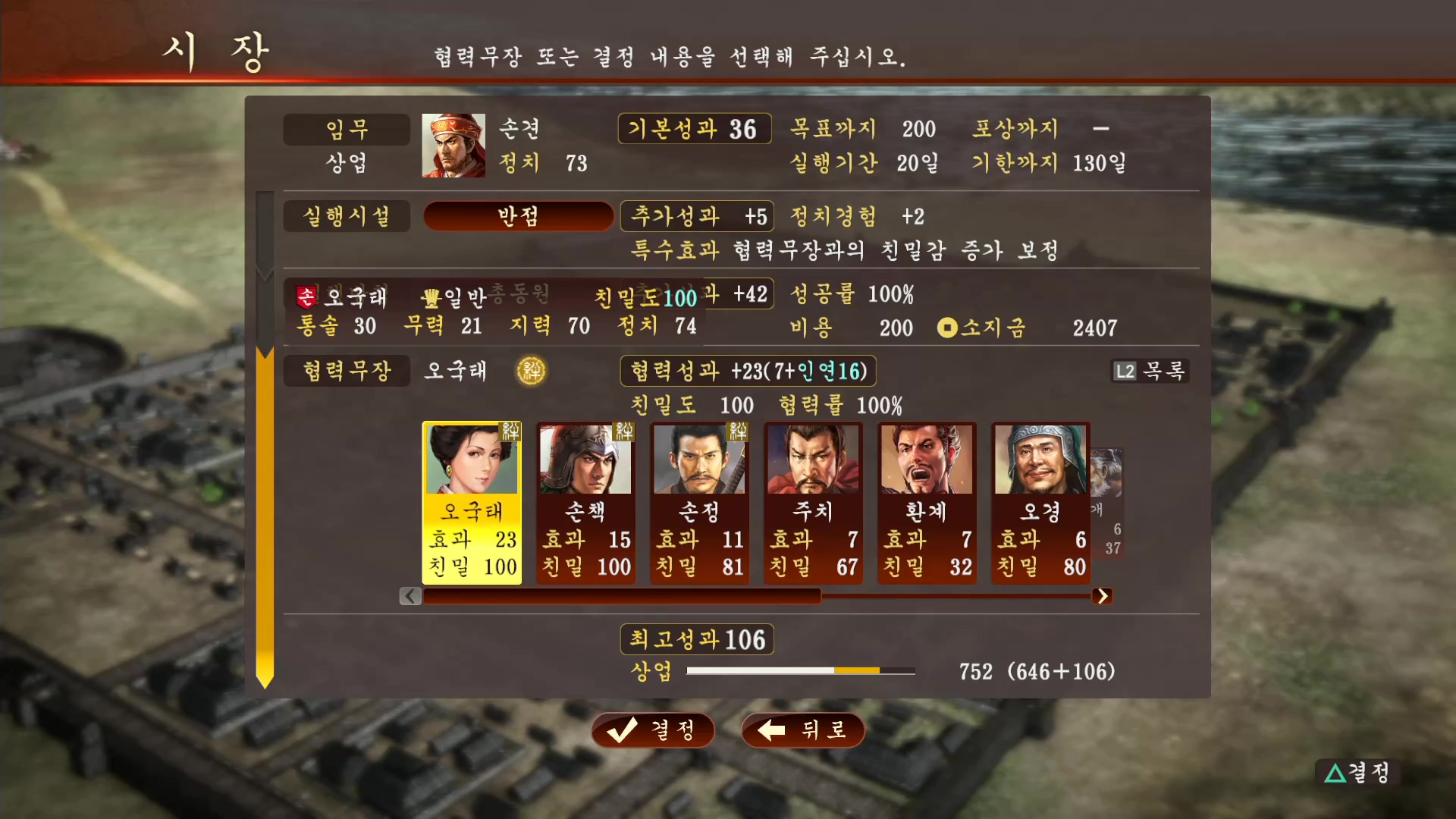
Task: Deselect the highlighted 오국태 card
Action: pos(472,500)
